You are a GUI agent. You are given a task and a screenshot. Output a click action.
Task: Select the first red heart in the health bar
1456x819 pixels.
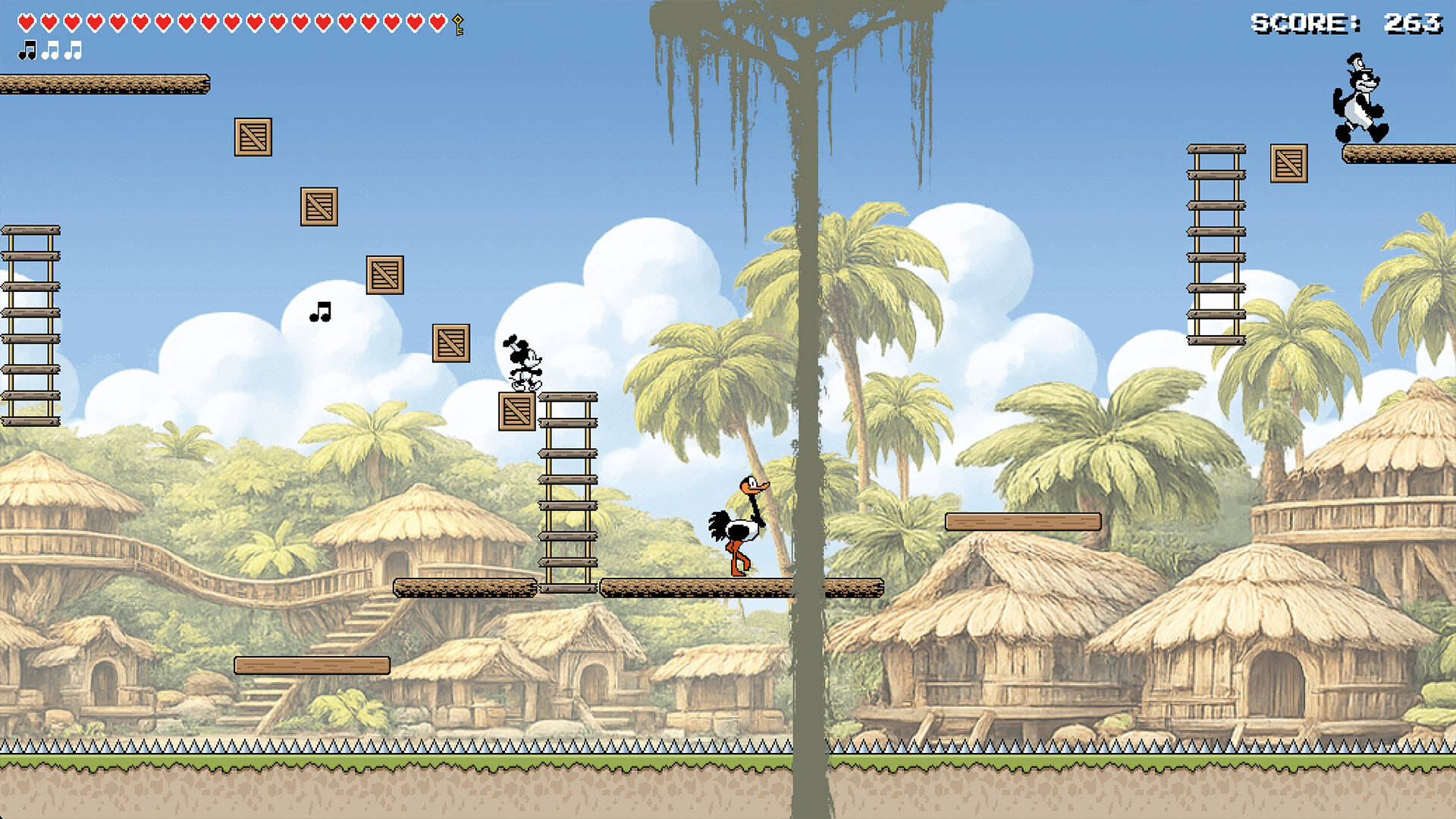pyautogui.click(x=25, y=21)
